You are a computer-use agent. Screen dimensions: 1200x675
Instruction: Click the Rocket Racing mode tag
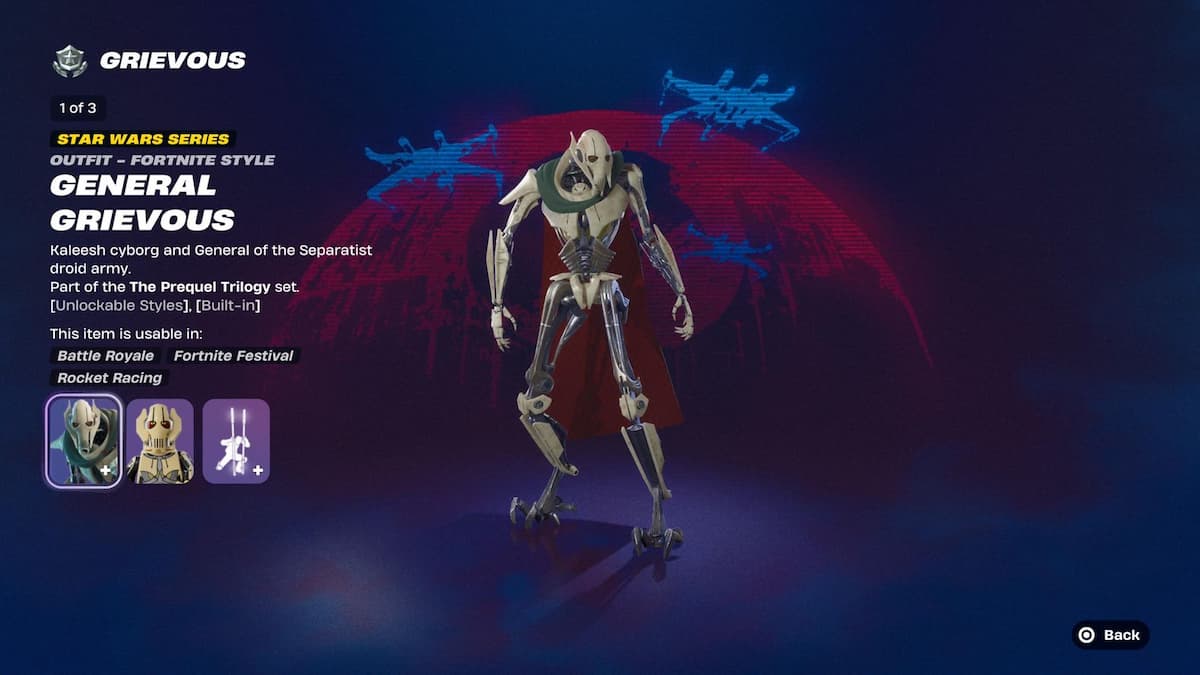point(109,378)
